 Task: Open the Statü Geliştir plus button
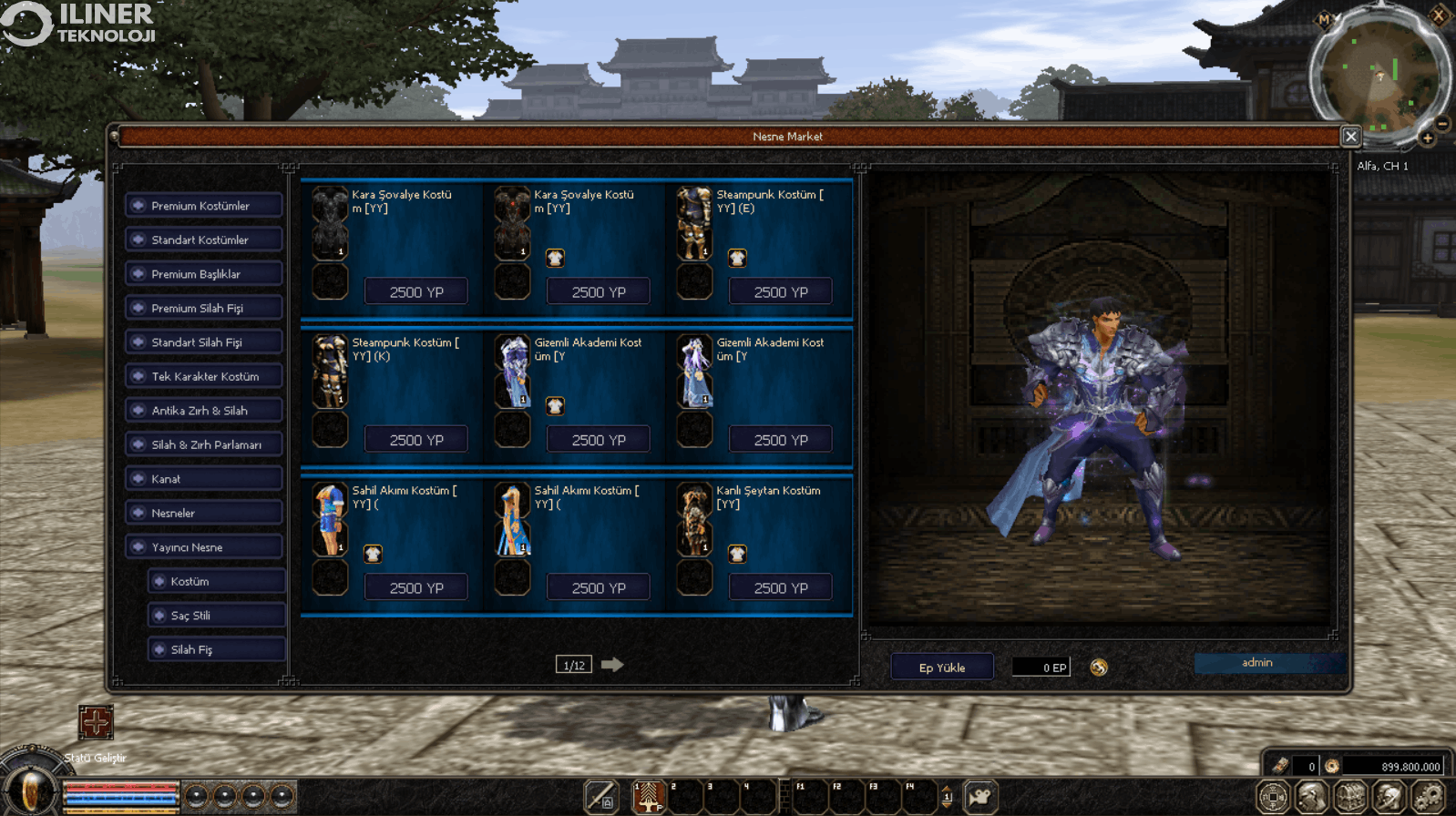tap(96, 722)
